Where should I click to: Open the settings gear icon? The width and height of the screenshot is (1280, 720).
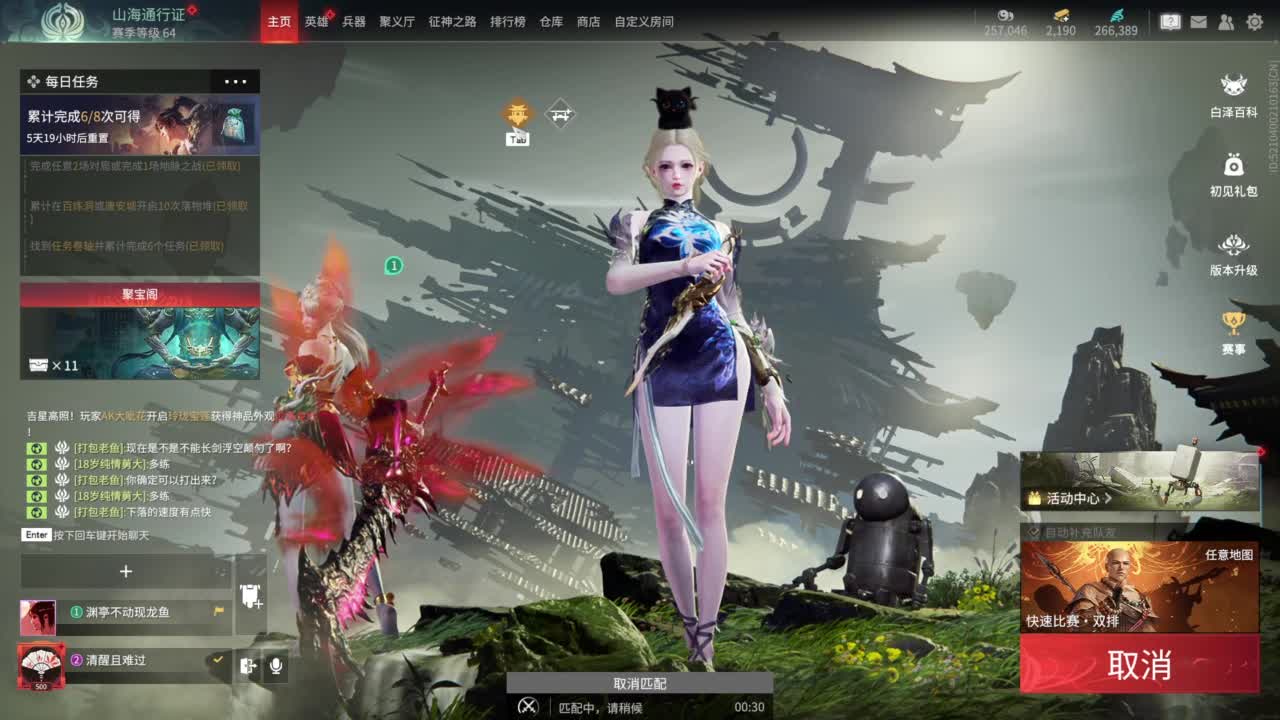(x=1253, y=21)
